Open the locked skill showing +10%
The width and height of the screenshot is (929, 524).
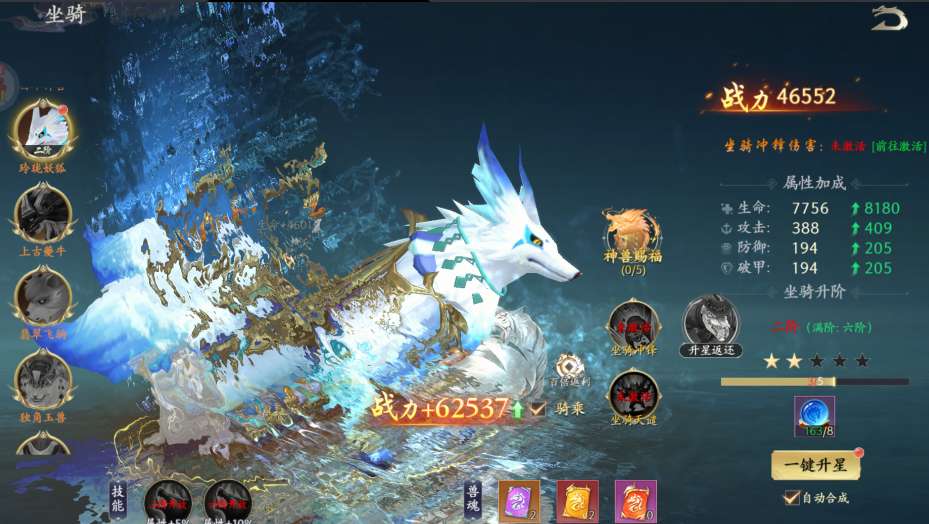pos(227,501)
